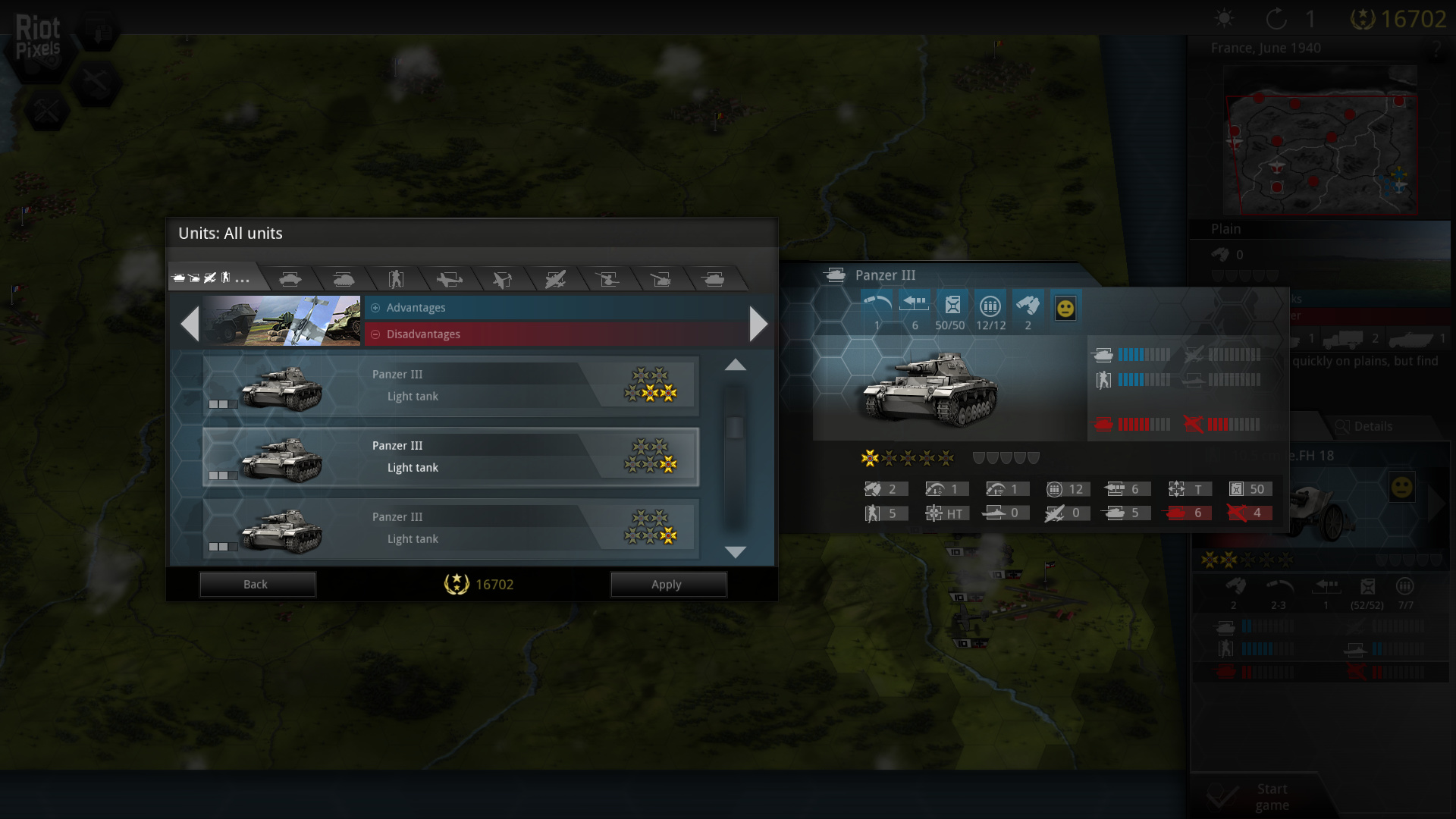Open the armored car recon unit tab
1456x819 pixels.
tap(290, 279)
